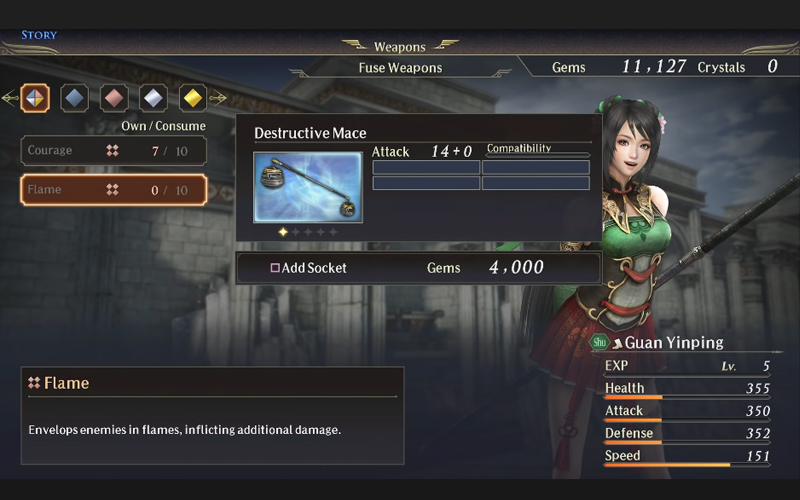Click the Destructive Mace weapon thumbnail

coord(308,187)
